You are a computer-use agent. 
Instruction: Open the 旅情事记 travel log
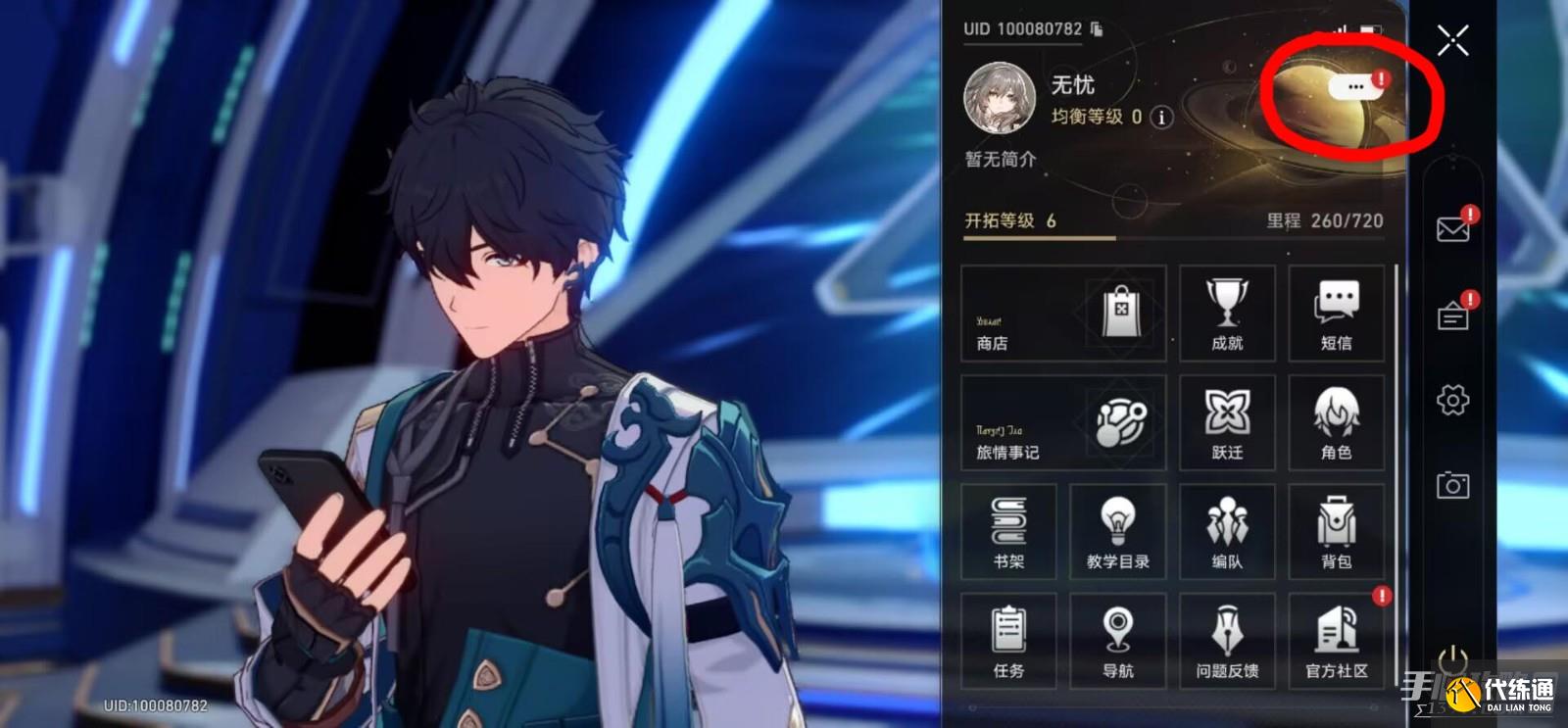pos(1062,422)
